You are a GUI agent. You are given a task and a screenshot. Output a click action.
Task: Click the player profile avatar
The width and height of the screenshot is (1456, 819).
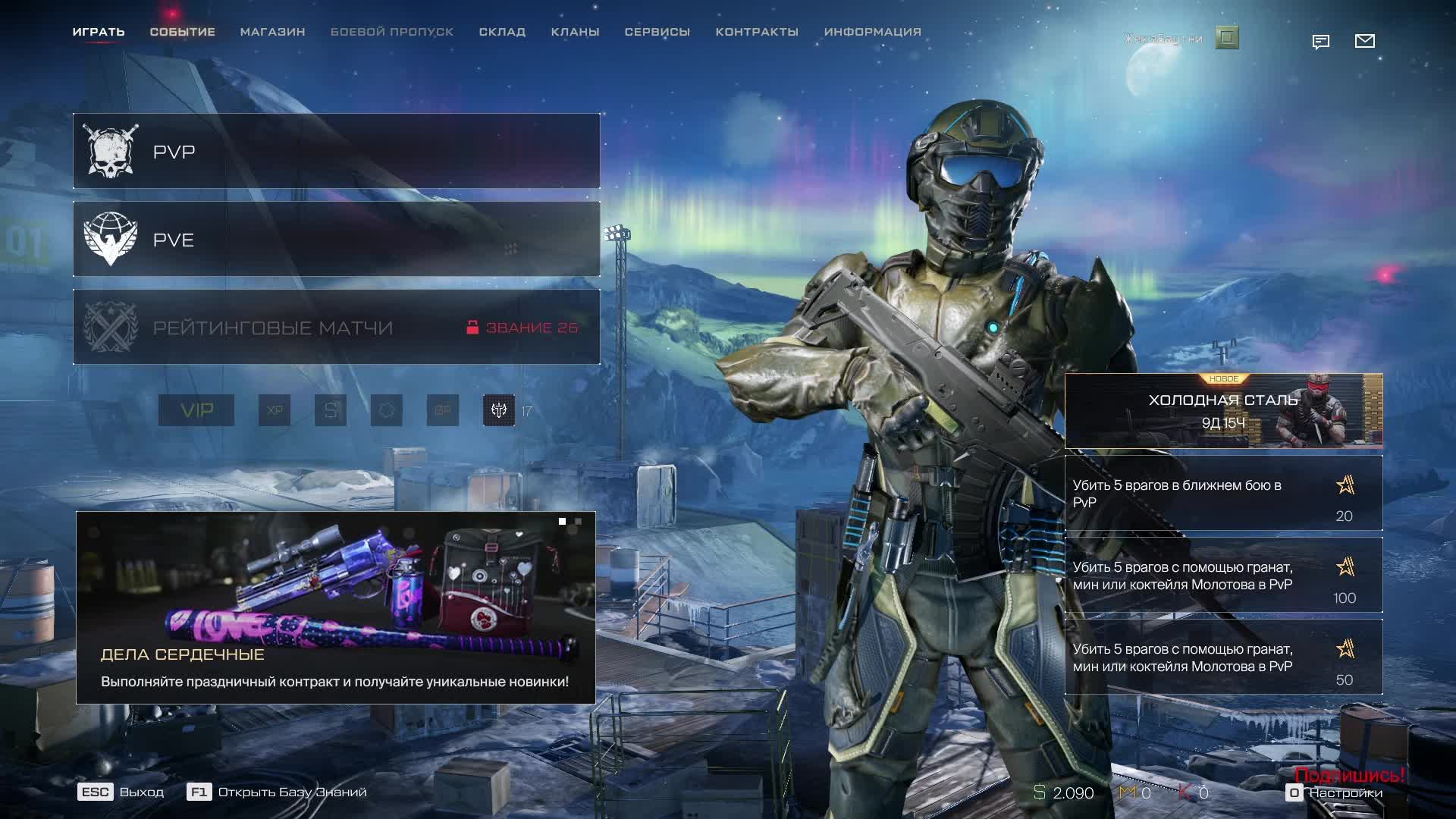[1227, 37]
